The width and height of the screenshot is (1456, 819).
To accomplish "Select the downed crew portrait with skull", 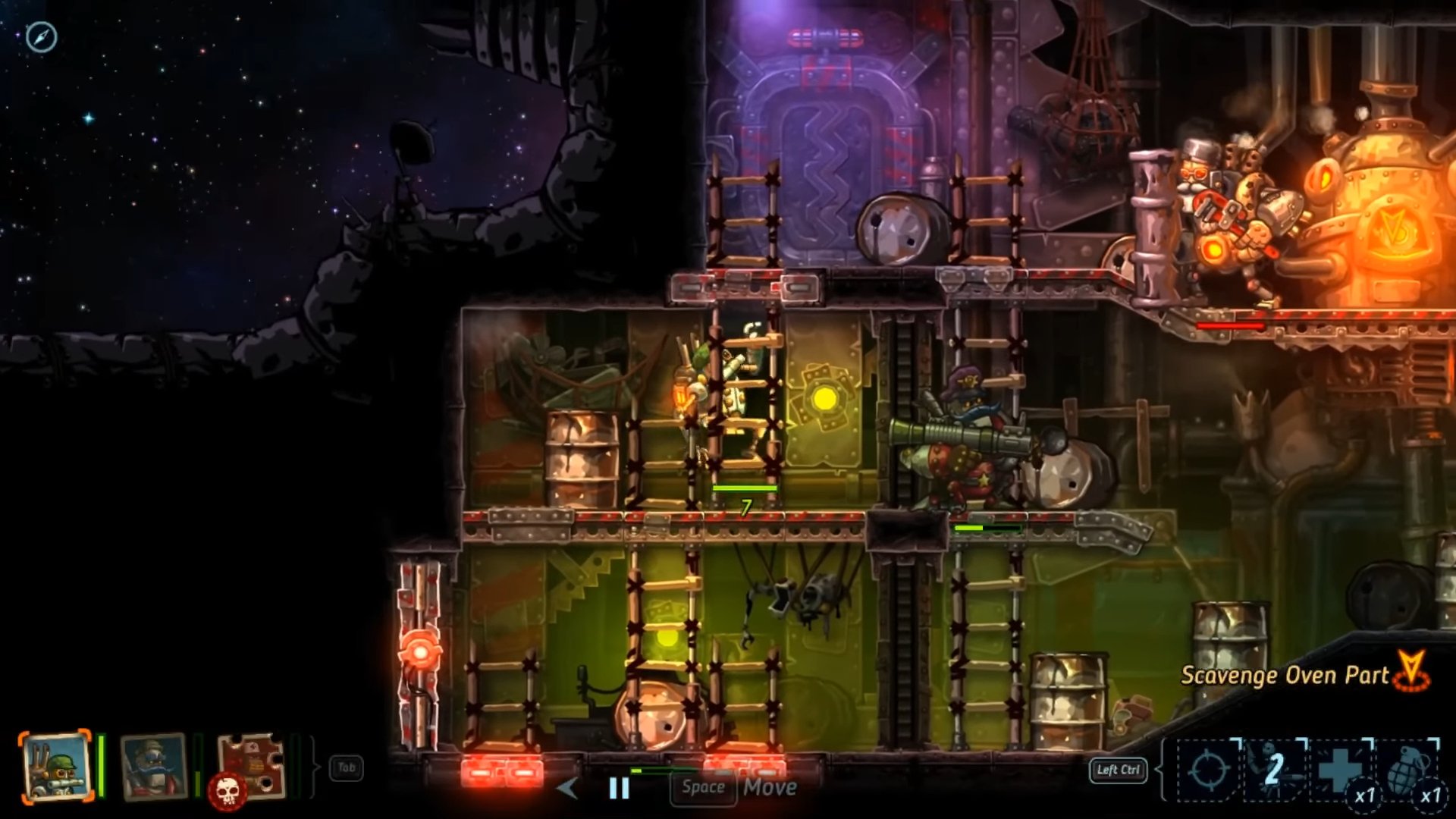I will (250, 767).
